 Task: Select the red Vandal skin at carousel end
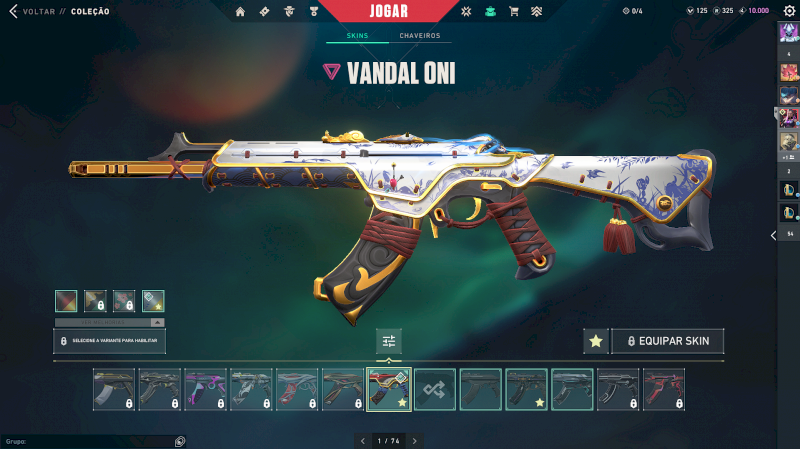(663, 389)
